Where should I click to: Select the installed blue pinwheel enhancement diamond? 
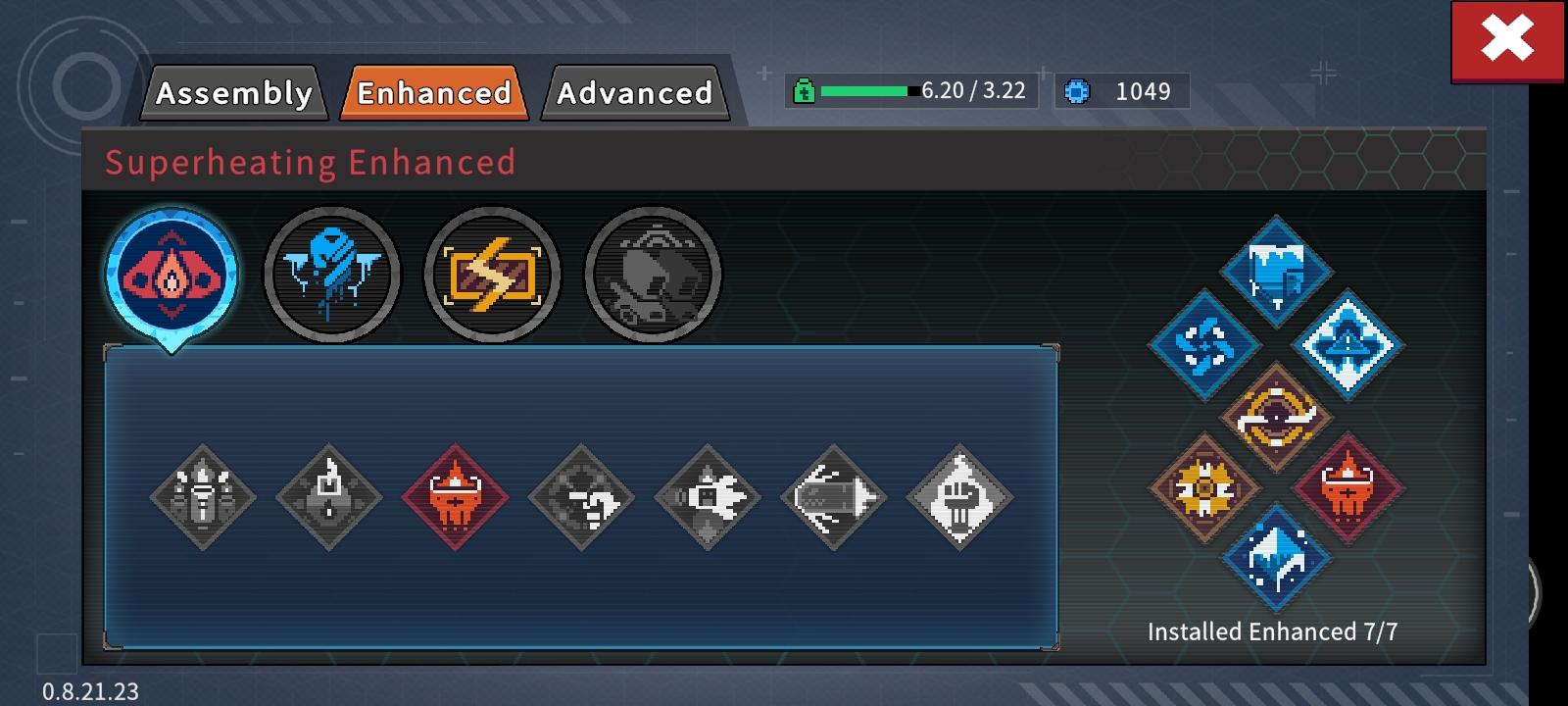[x=1204, y=345]
